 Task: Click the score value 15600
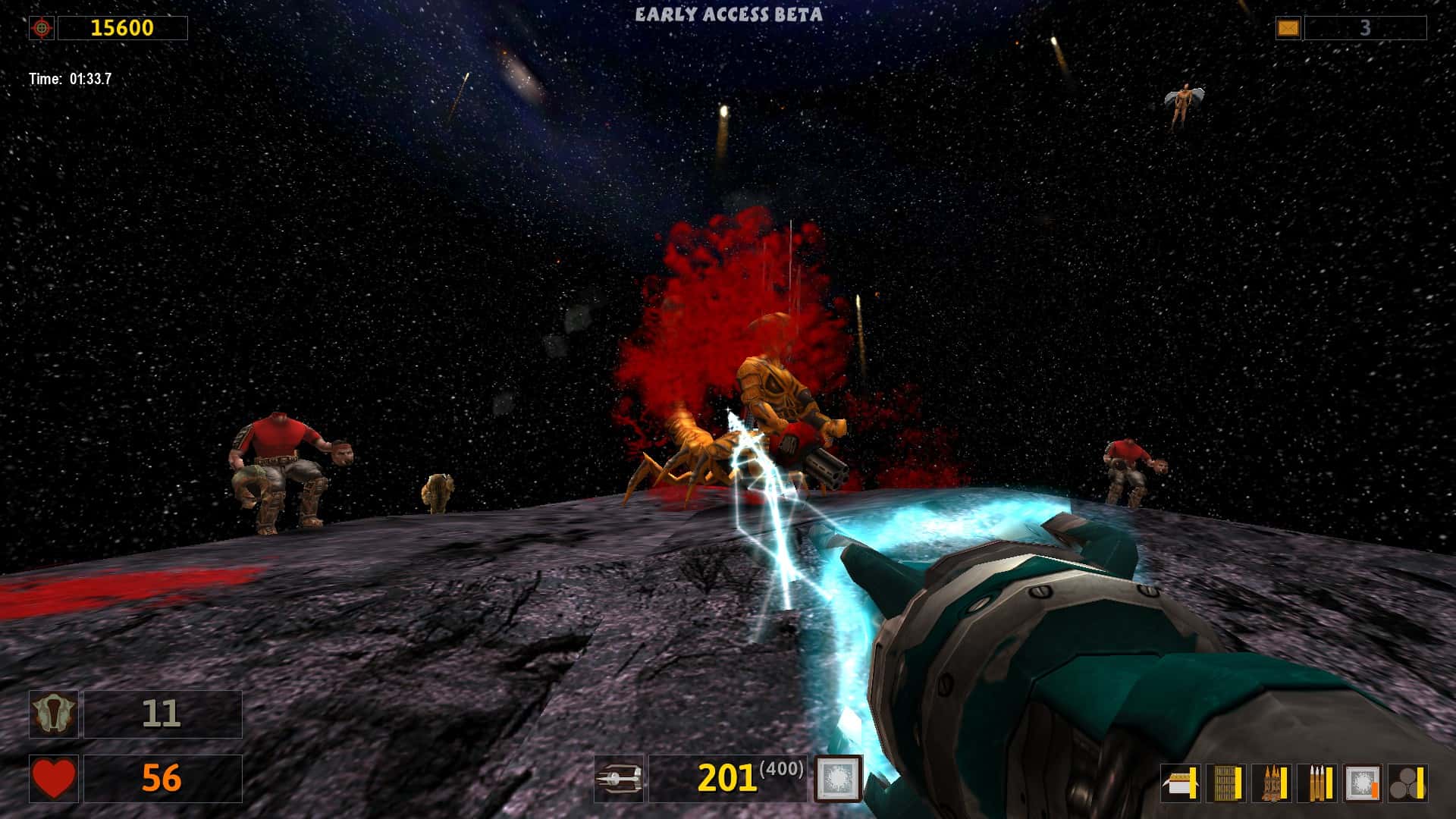coord(123,27)
